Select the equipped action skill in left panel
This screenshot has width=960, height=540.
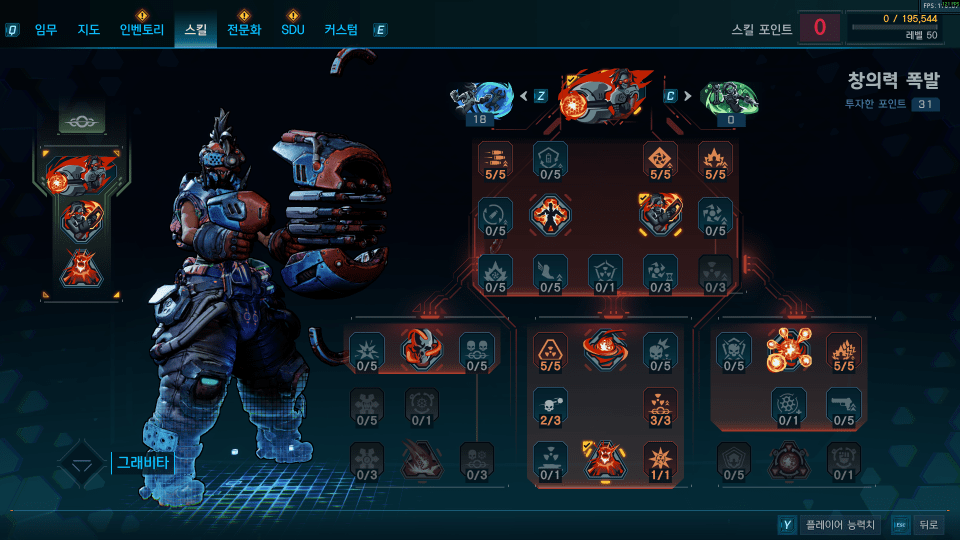[x=83, y=174]
